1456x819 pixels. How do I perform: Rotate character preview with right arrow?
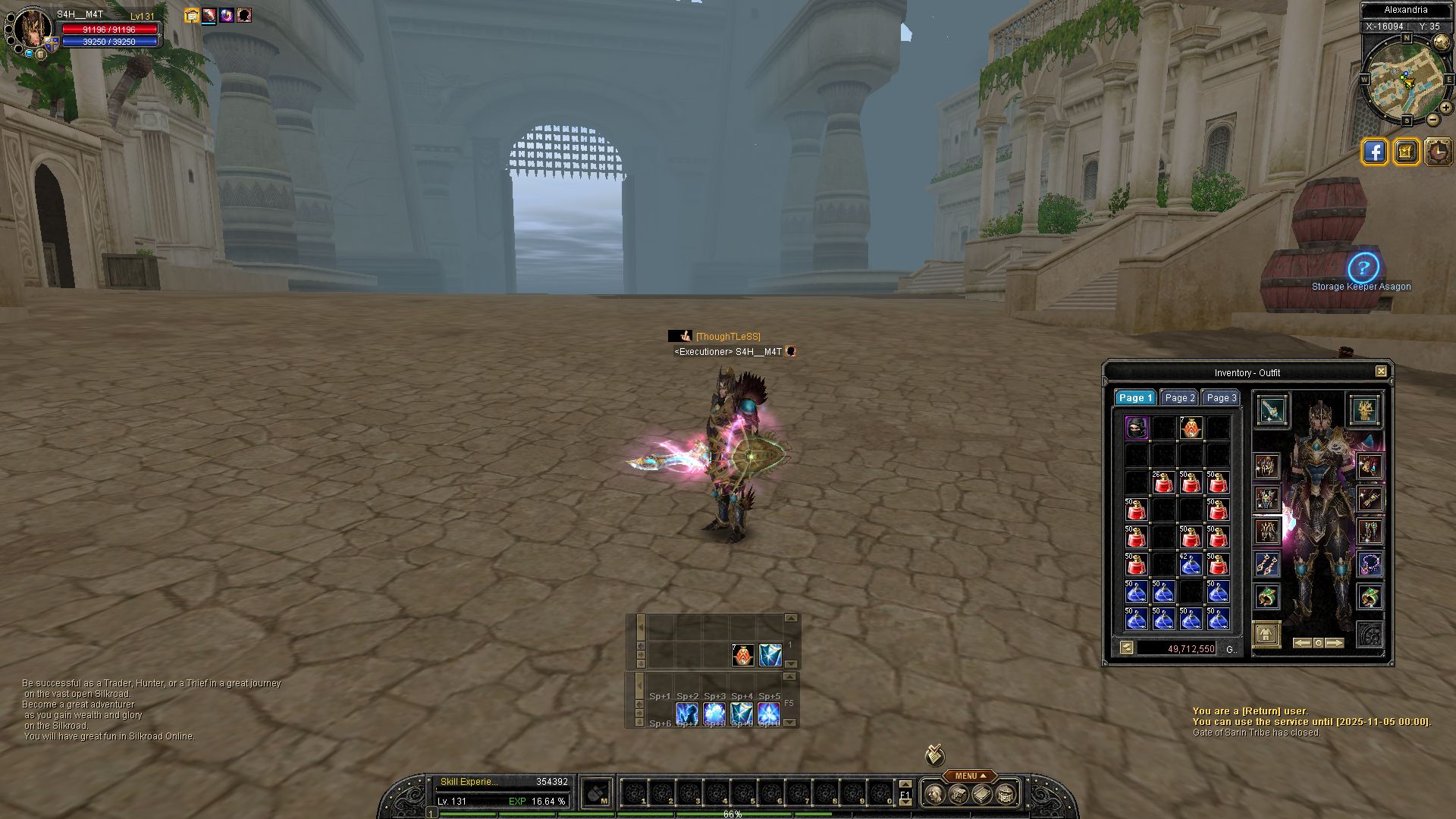[x=1335, y=643]
